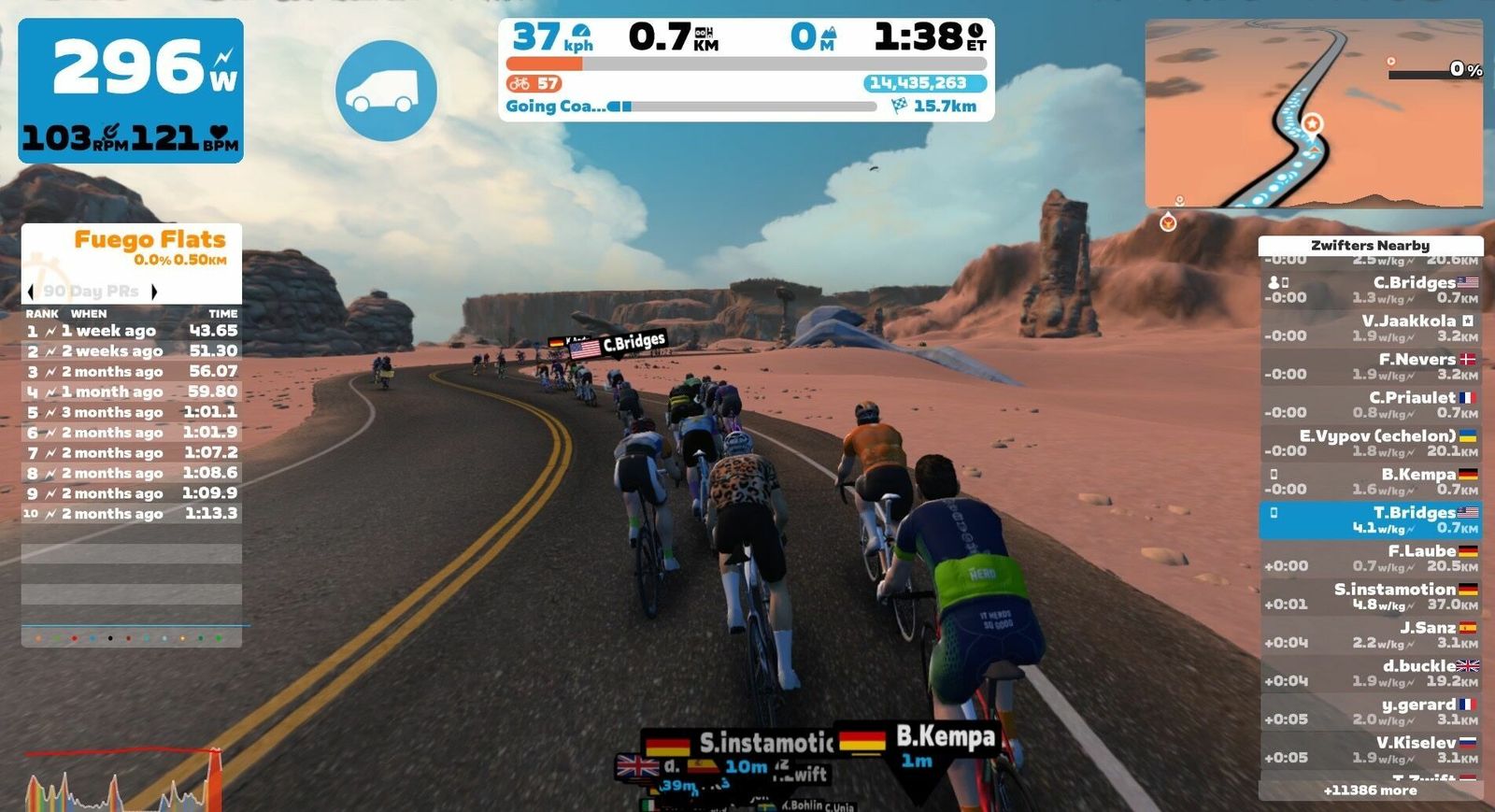The height and width of the screenshot is (812, 1495).
Task: Pick C.Priaulet in the riders list
Action: pos(1370,405)
